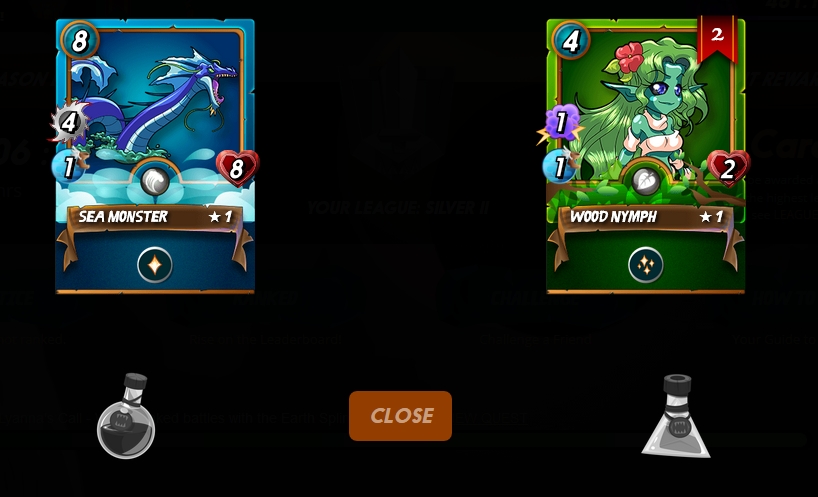Close the reward cards popup

pos(400,416)
